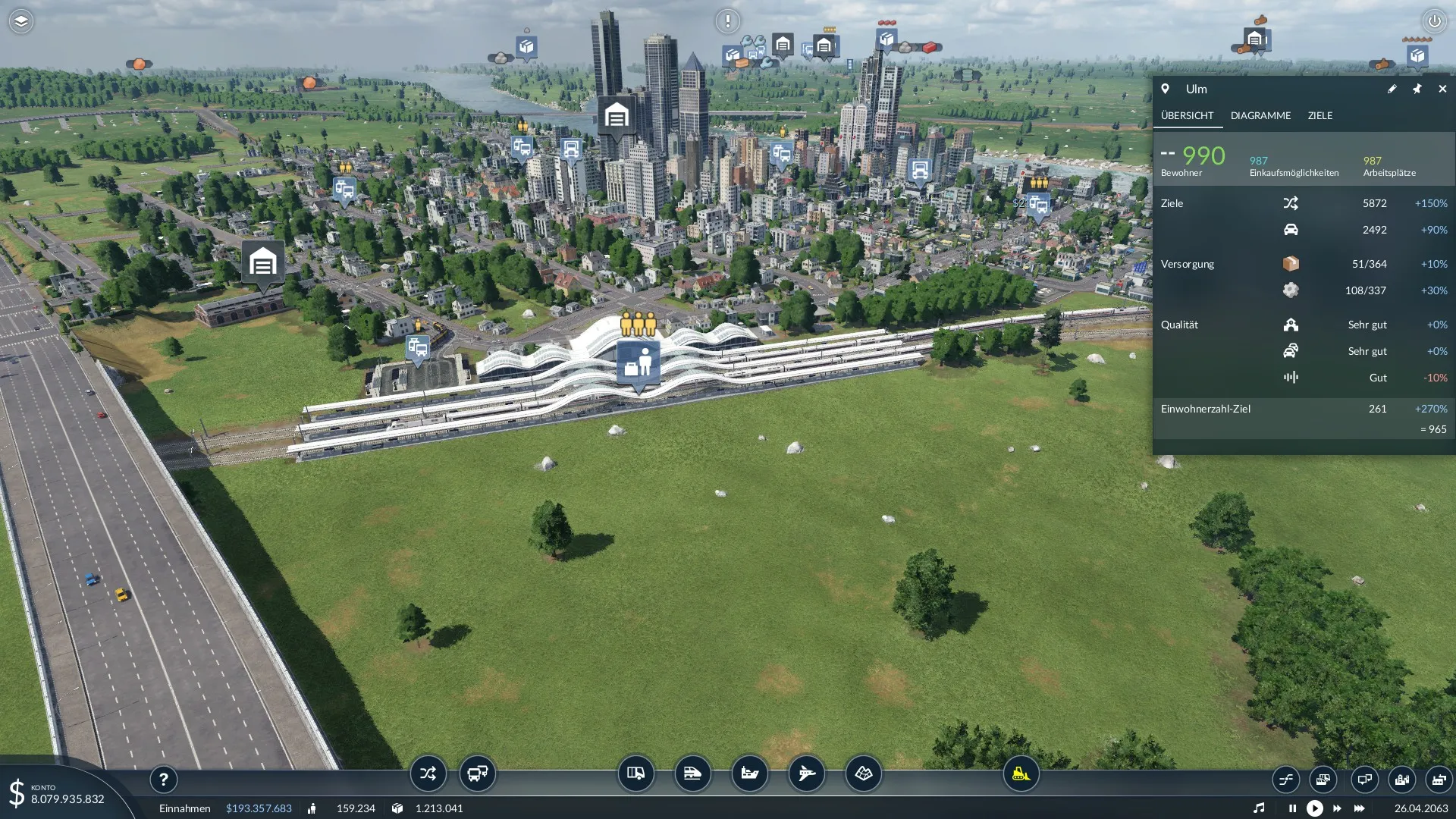Viewport: 1456px width, 819px height.
Task: Open the road construction bus-and-truck menu
Action: click(478, 773)
